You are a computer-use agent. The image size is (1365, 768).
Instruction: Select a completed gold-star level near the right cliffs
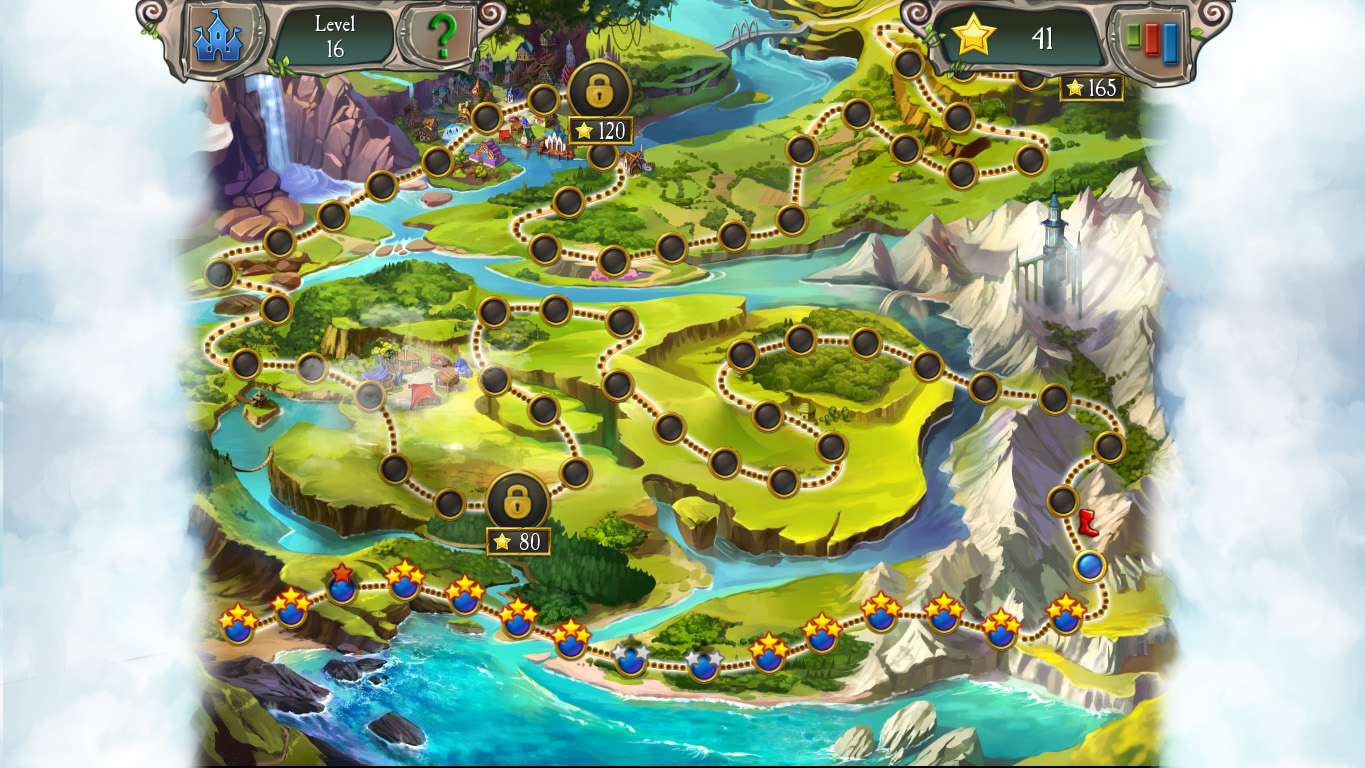click(x=1064, y=618)
